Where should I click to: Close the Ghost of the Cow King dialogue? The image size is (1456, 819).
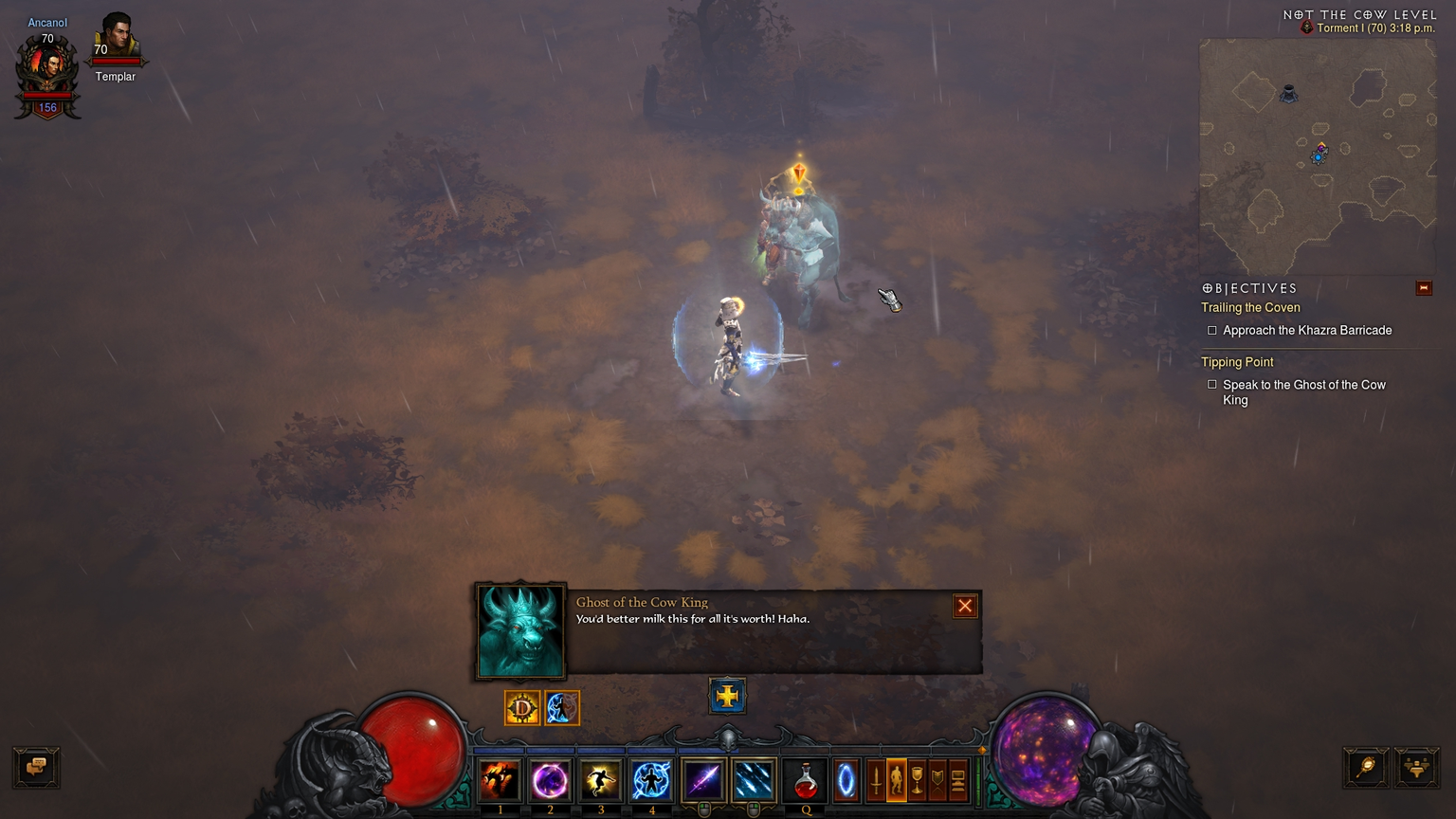coord(965,606)
